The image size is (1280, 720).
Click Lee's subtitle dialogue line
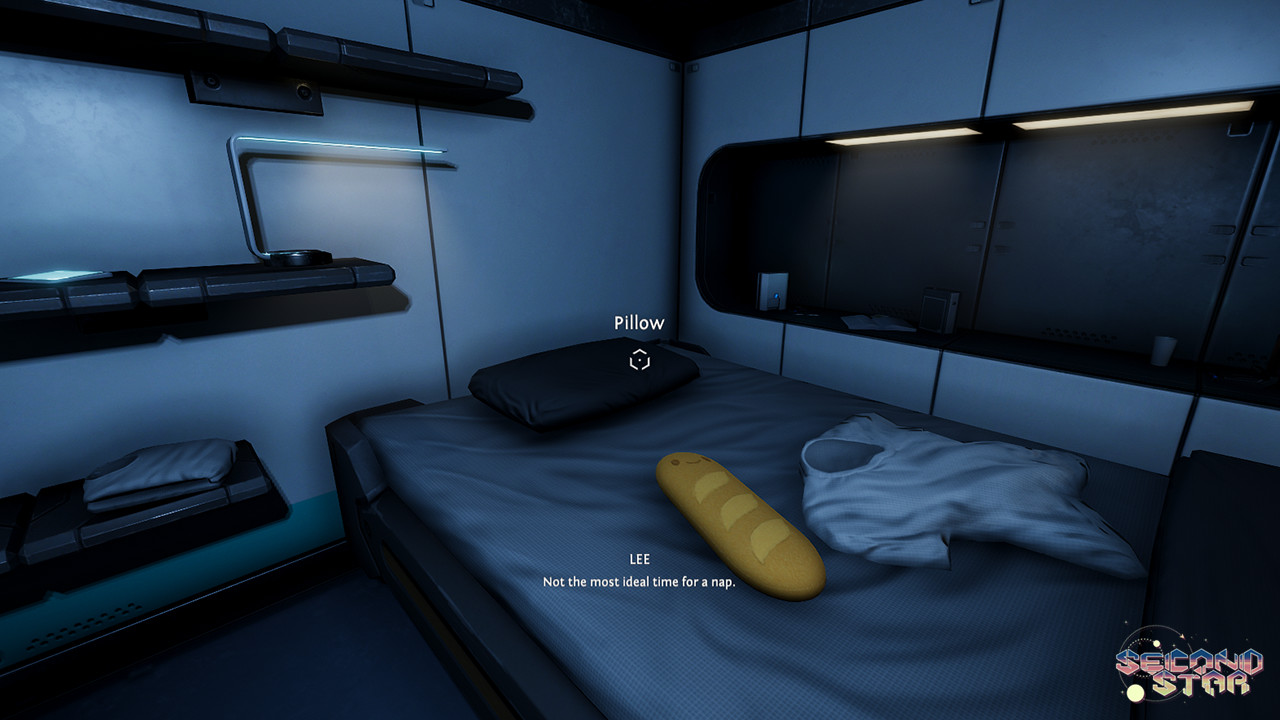coord(639,580)
